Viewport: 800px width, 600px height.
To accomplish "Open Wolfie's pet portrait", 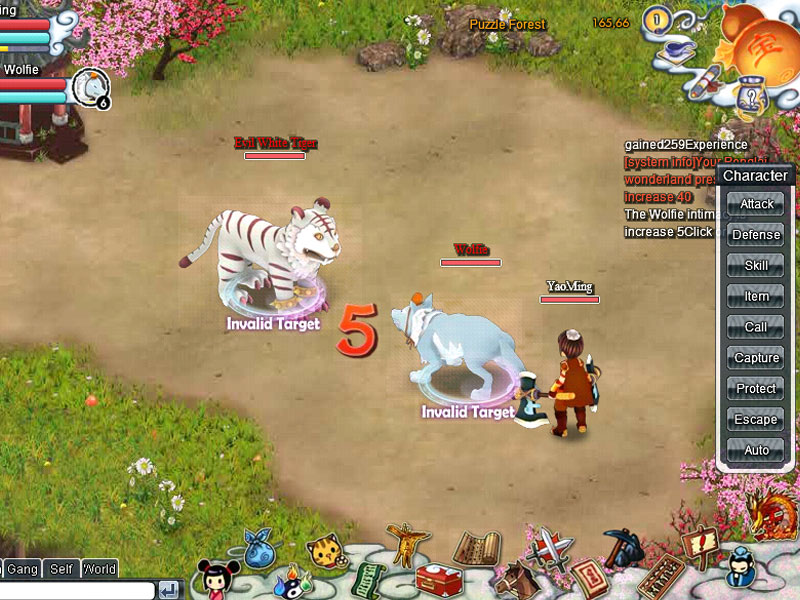I will tap(91, 88).
